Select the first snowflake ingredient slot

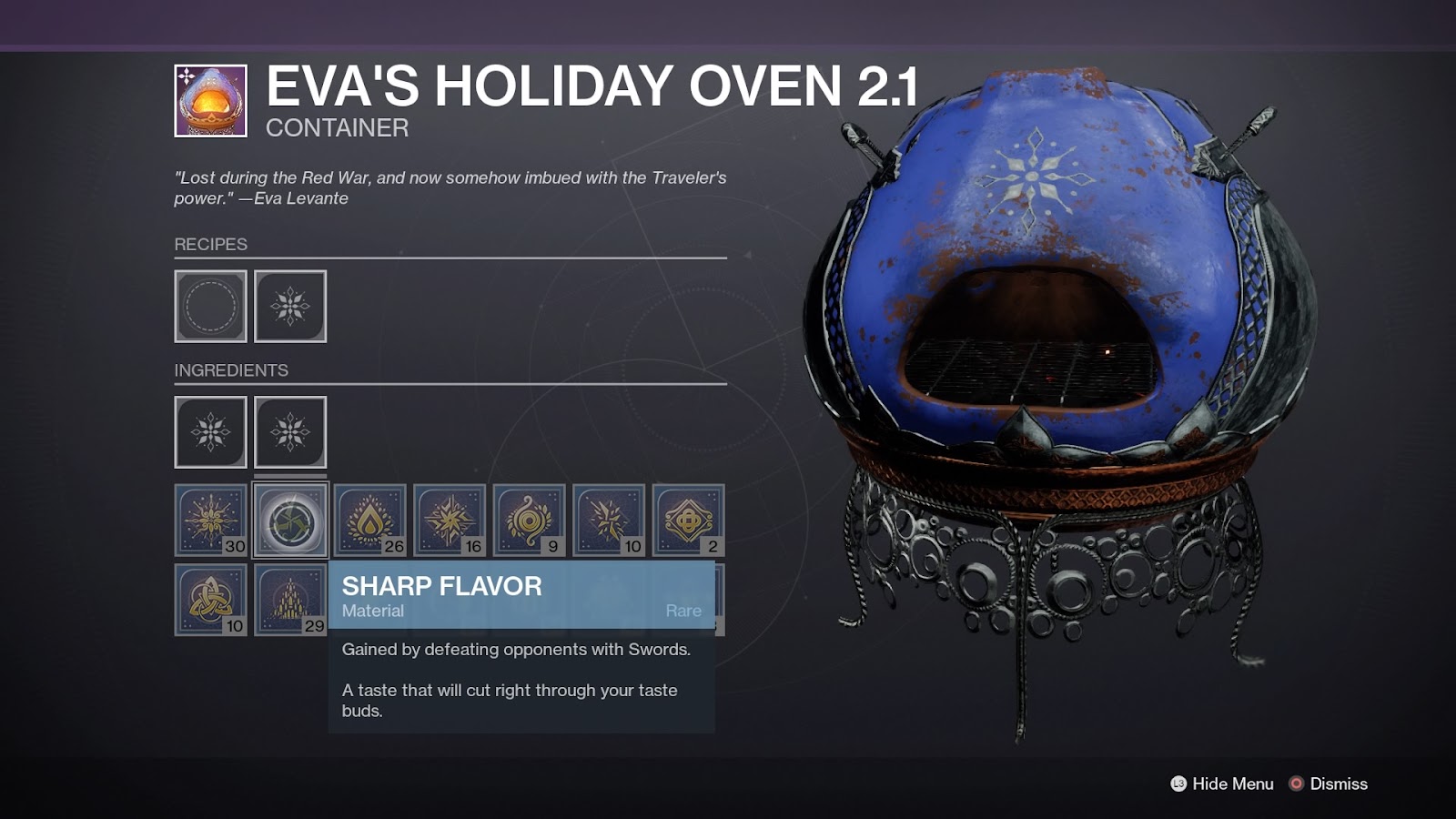[209, 431]
